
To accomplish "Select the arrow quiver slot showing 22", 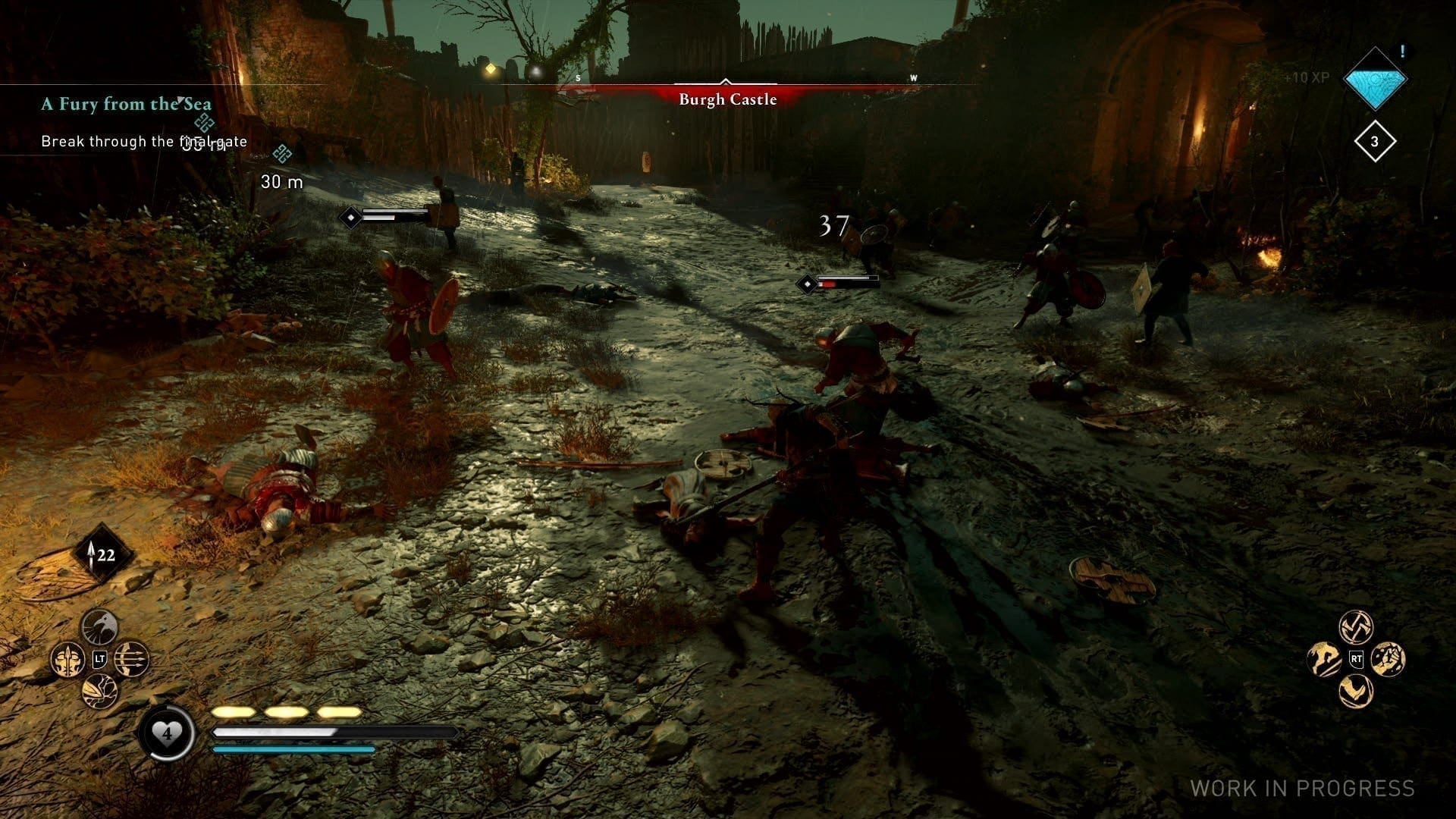I will pos(104,555).
